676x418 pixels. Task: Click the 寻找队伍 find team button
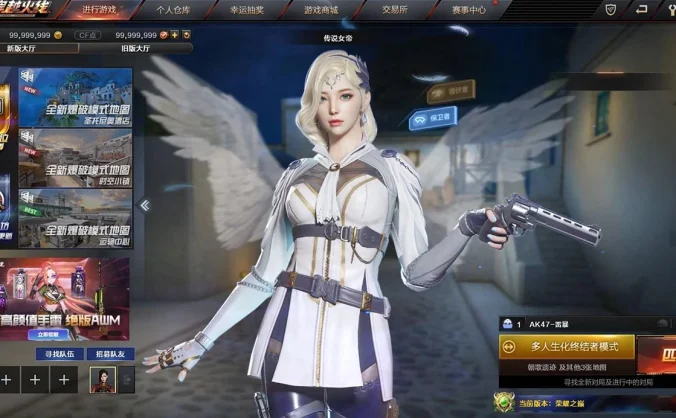click(x=59, y=354)
